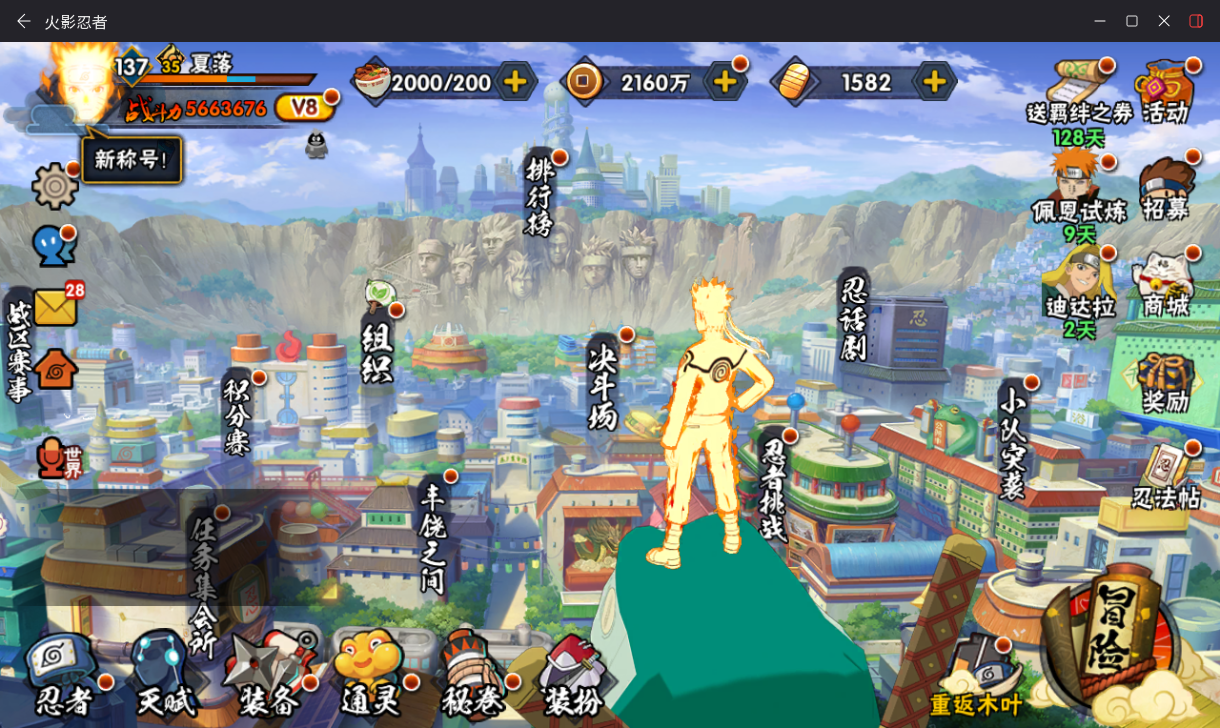Open the 佩恩试炼 Pain trial event
Viewport: 1220px width, 728px height.
[x=1078, y=190]
